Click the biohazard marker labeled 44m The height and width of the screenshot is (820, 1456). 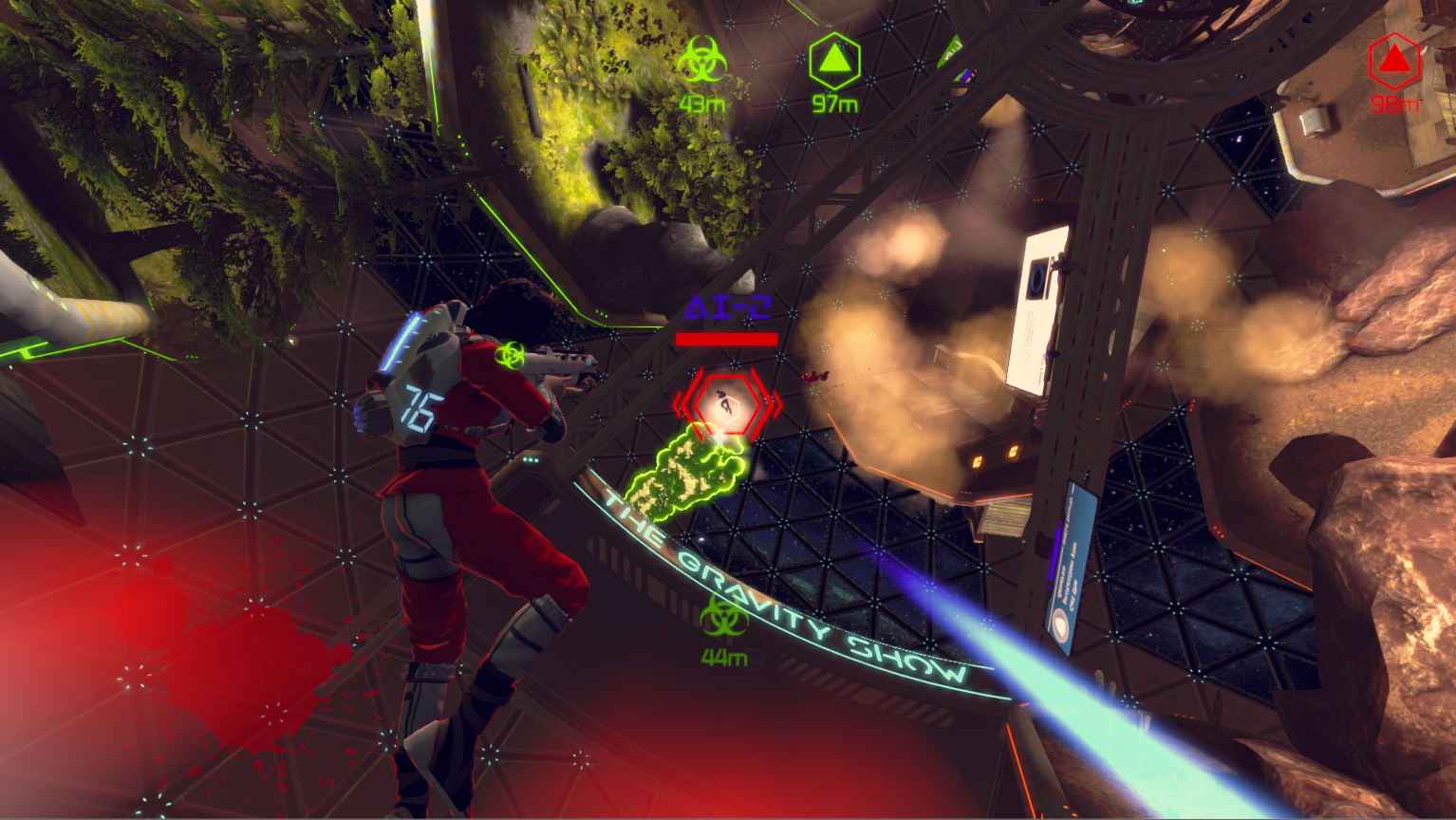pos(723,619)
